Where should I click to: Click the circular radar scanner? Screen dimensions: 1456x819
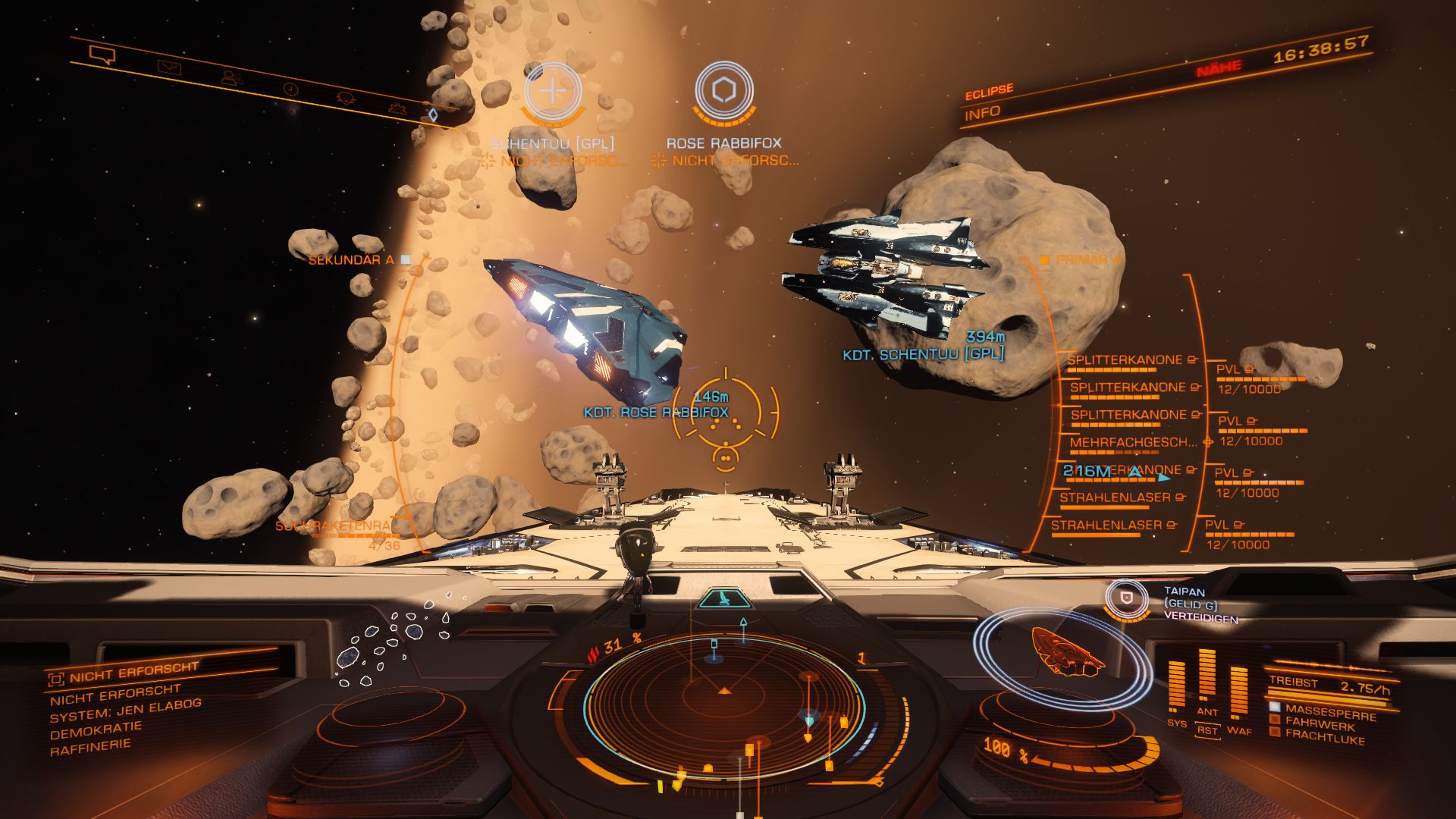[724, 705]
